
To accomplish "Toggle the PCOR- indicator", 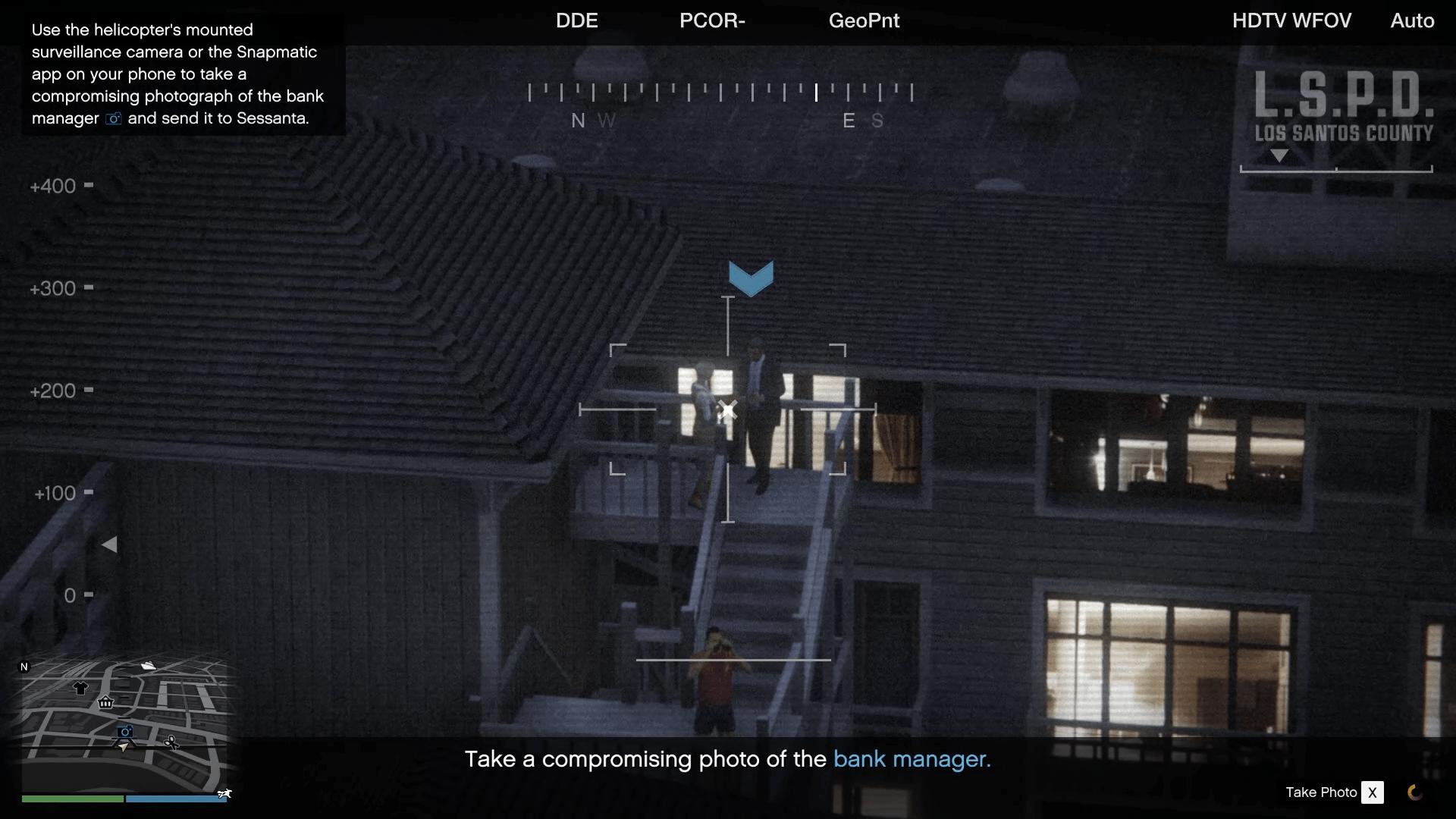I will click(x=712, y=20).
